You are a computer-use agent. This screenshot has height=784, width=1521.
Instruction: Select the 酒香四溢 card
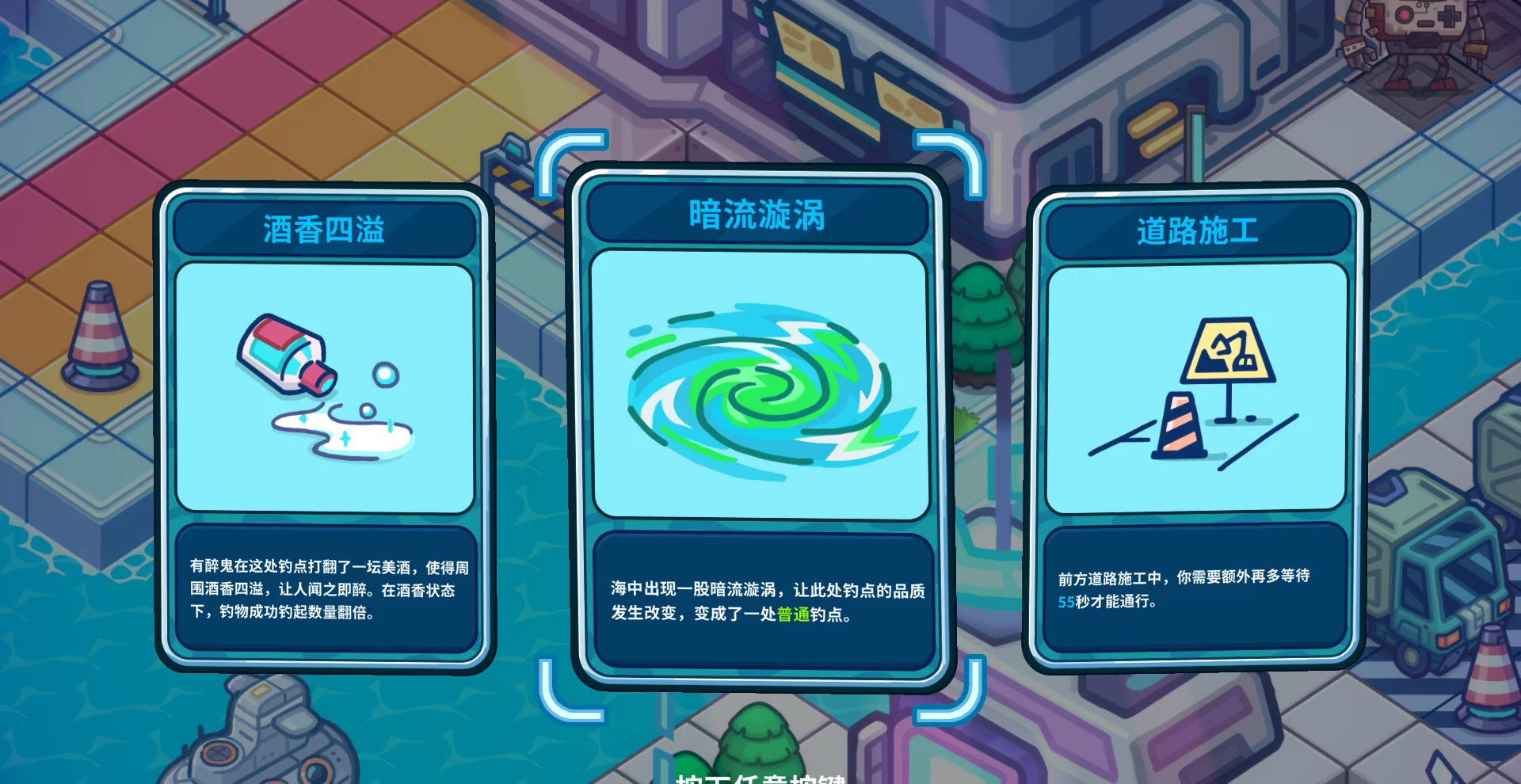[323, 428]
